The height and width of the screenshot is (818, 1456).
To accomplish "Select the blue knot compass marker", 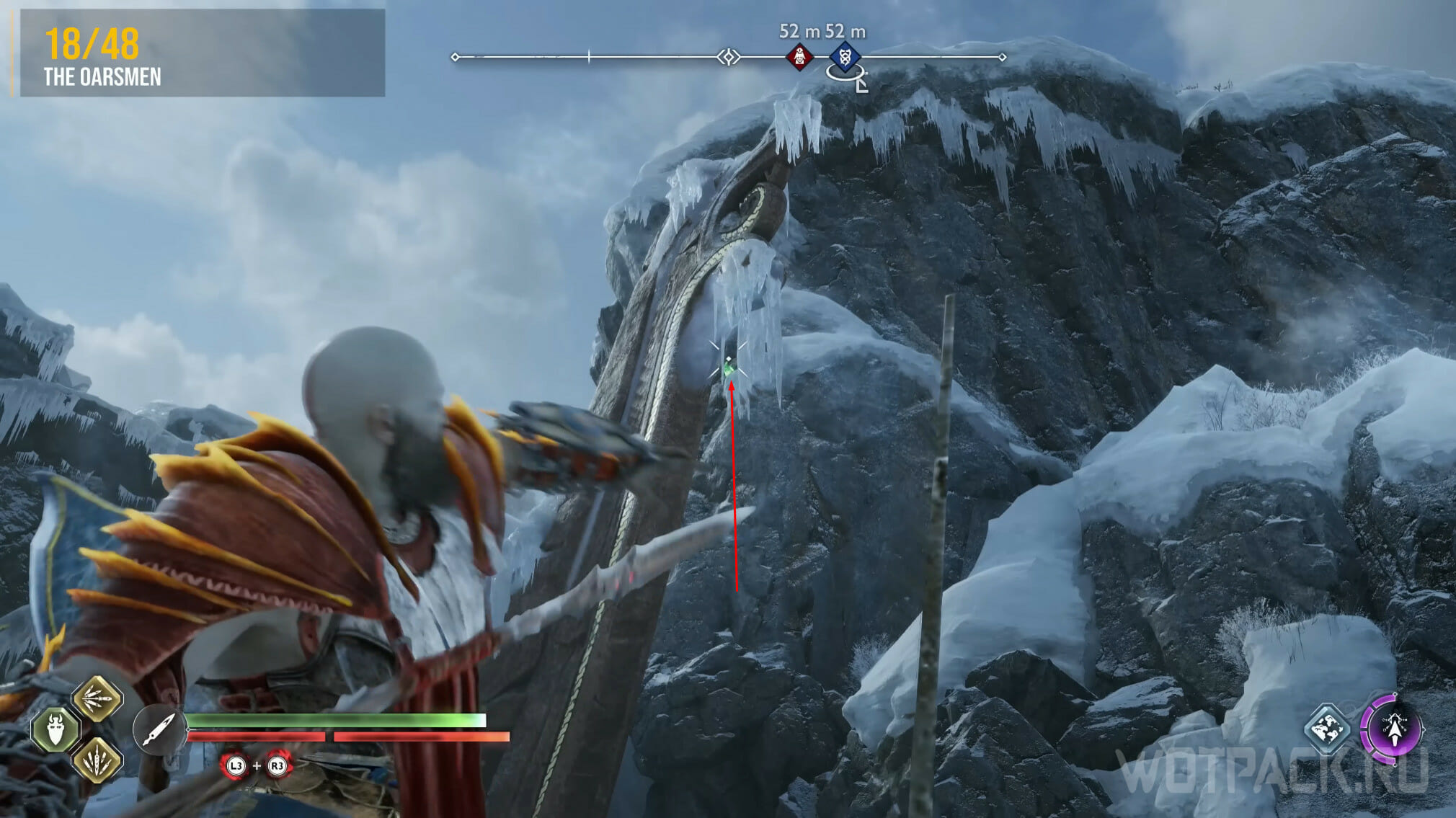I will [x=845, y=56].
